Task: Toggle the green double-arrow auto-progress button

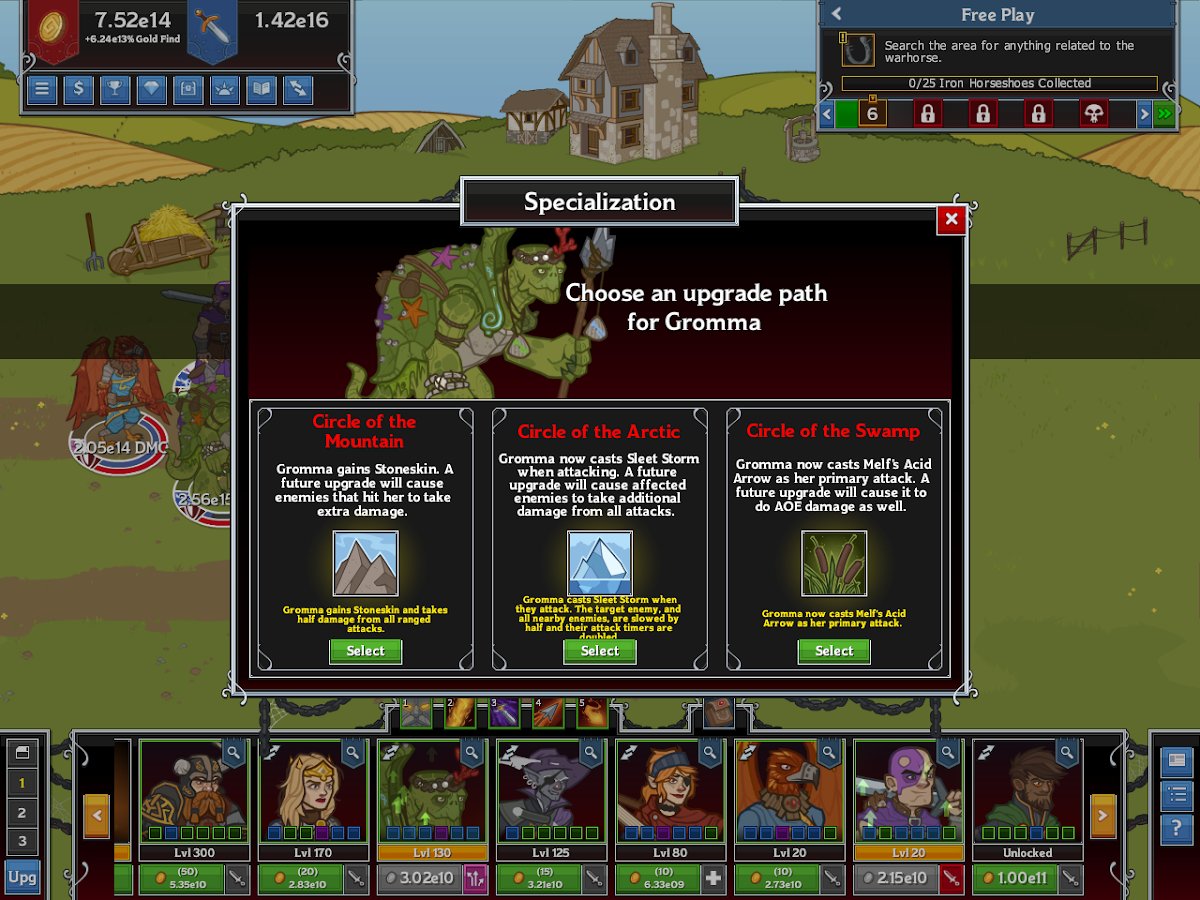Action: (1164, 114)
